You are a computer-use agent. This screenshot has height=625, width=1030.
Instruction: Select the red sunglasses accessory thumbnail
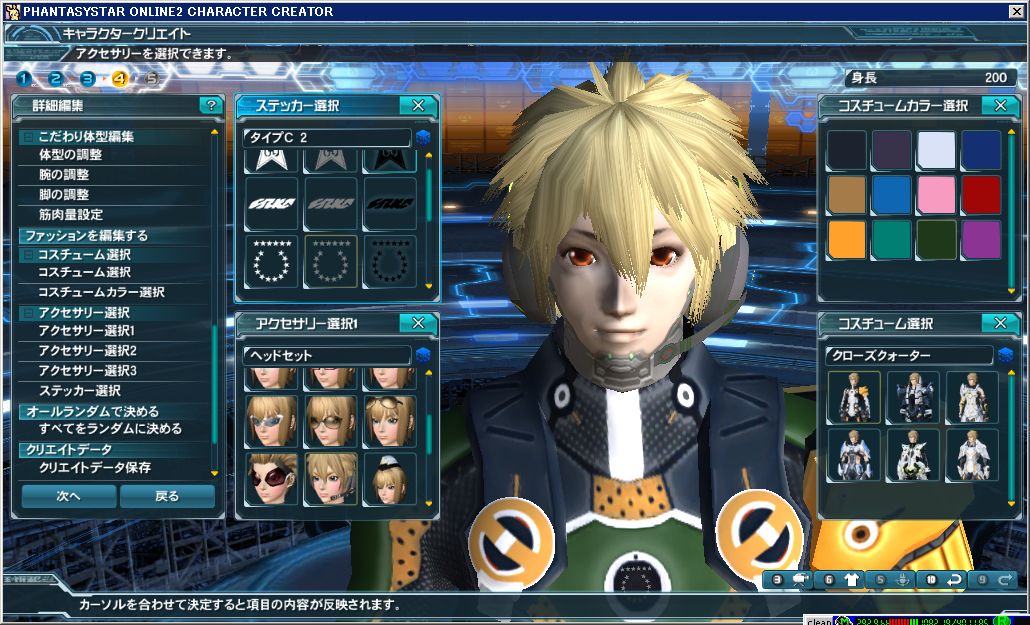(272, 478)
